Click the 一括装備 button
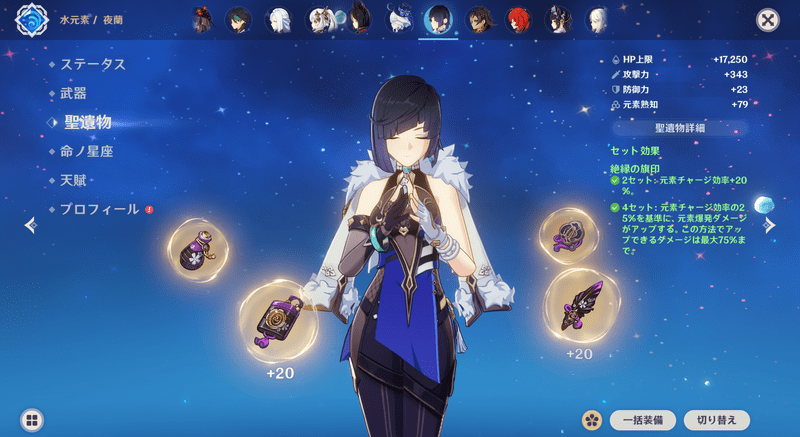This screenshot has height=437, width=800. point(642,420)
